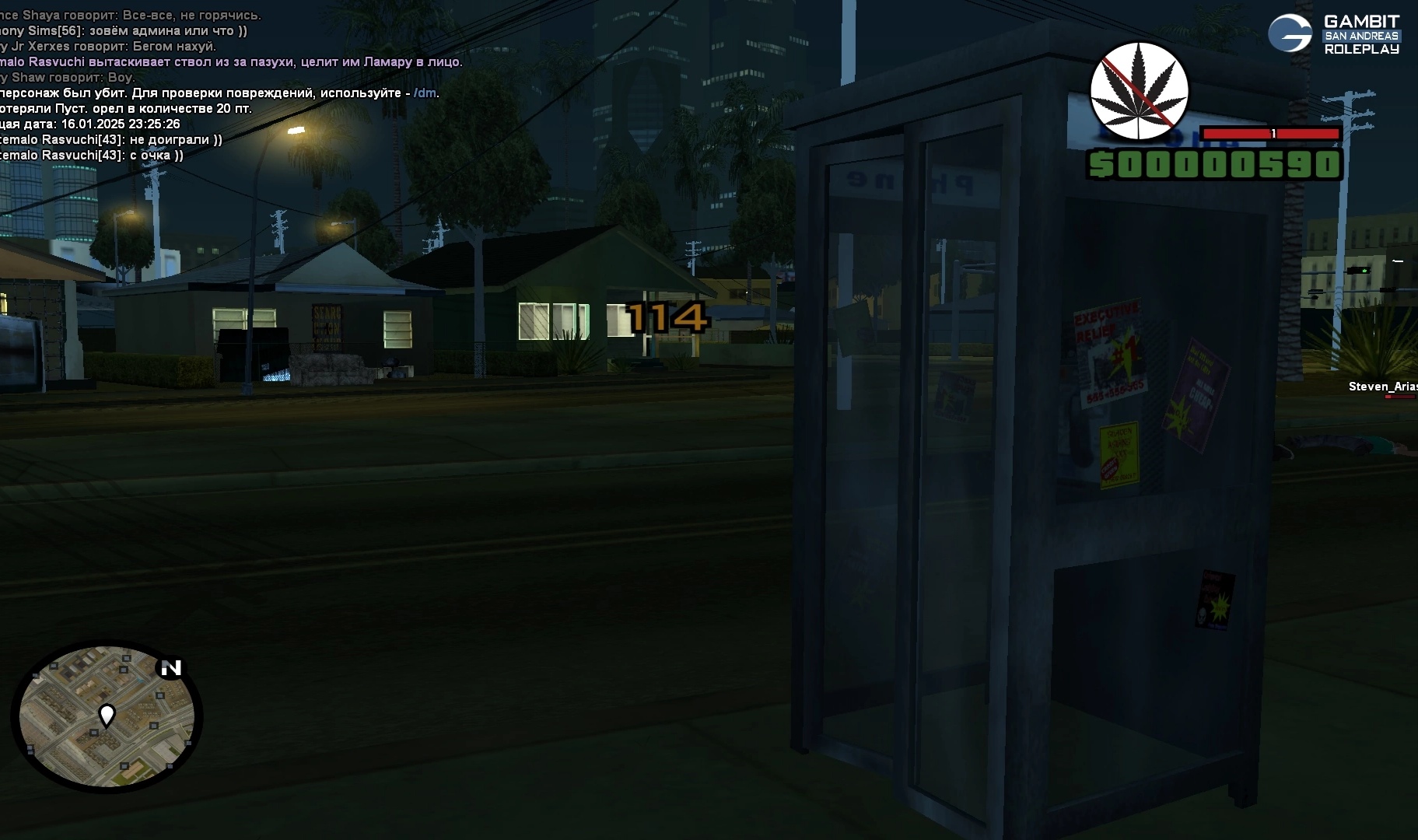Click the Gambit San Andreas Roleplay logo
Viewport: 1418px width, 840px height.
tap(1334, 34)
